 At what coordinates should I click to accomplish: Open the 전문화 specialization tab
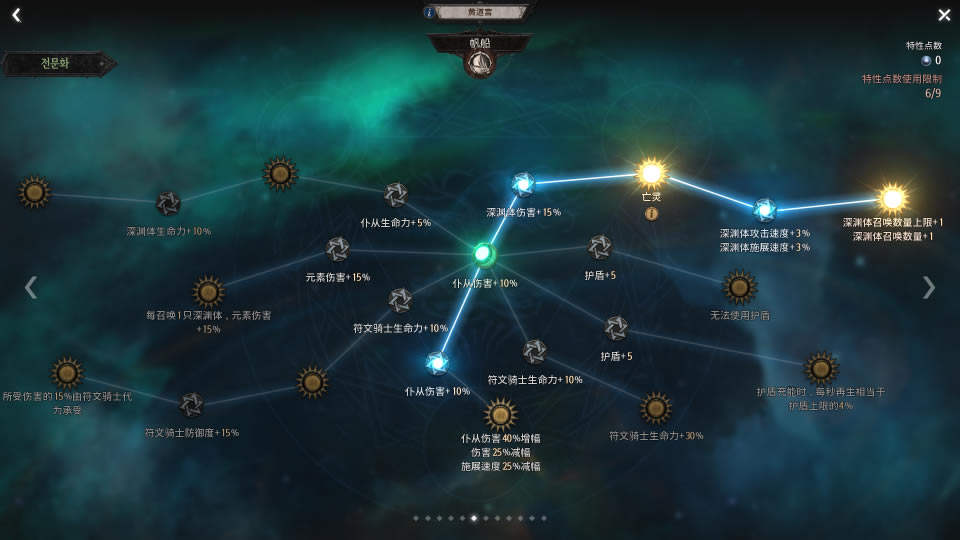click(58, 64)
